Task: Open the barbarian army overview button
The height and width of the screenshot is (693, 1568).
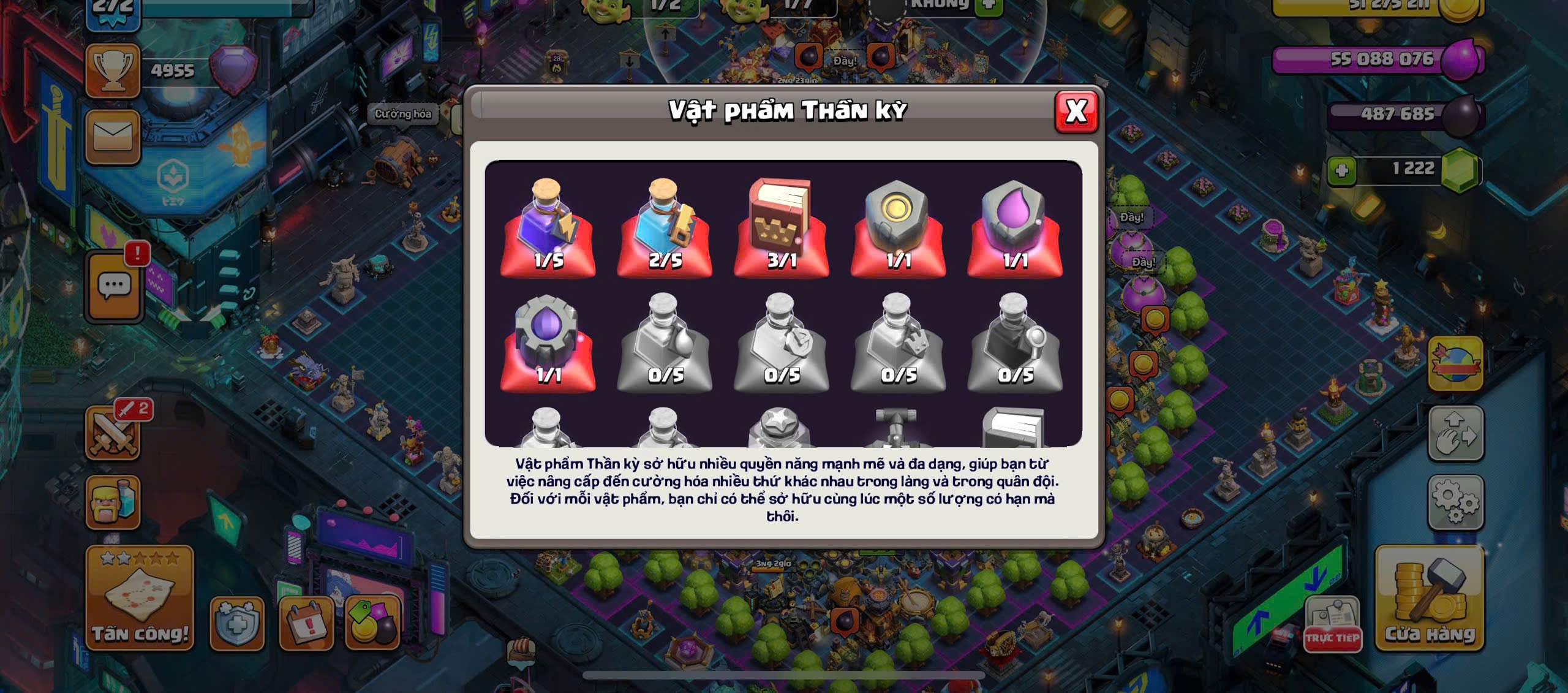Action: tap(113, 502)
